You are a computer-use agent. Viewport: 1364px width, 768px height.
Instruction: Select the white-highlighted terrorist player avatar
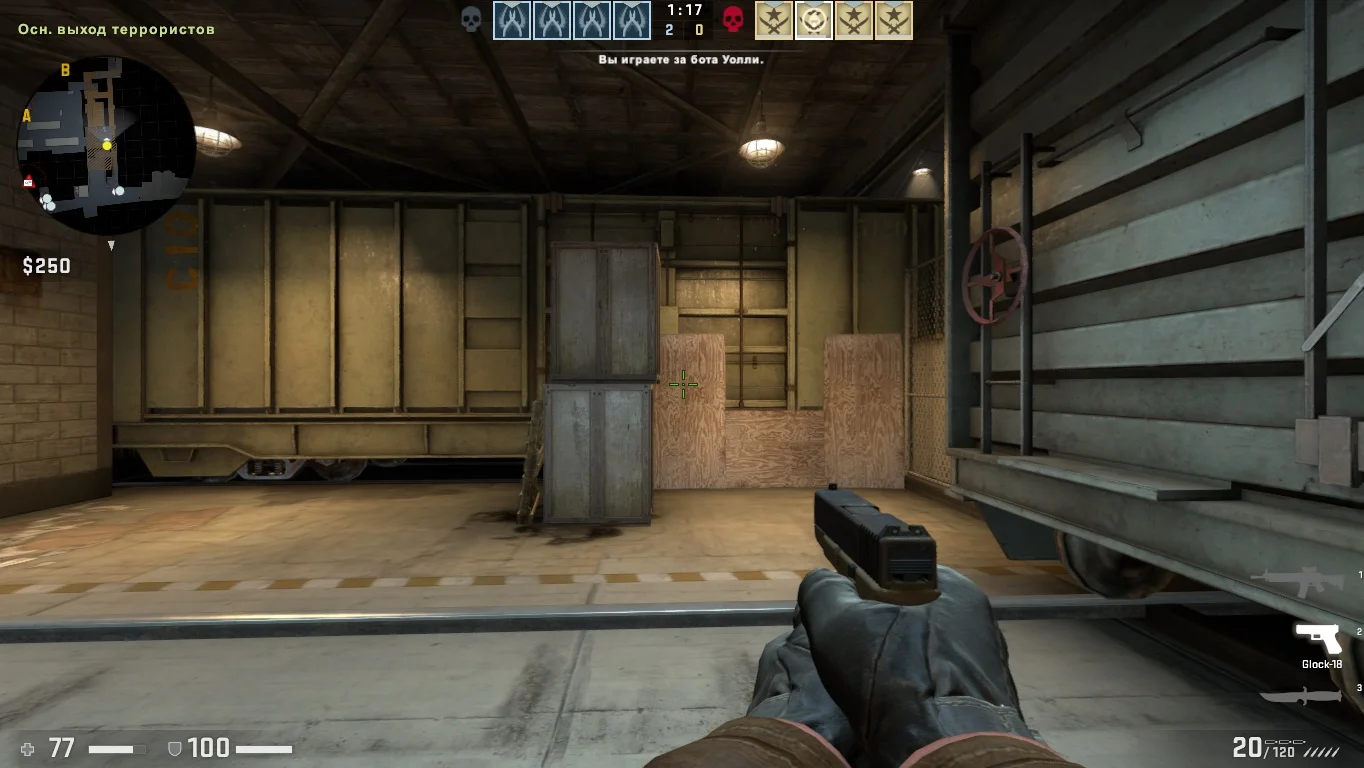[x=814, y=21]
